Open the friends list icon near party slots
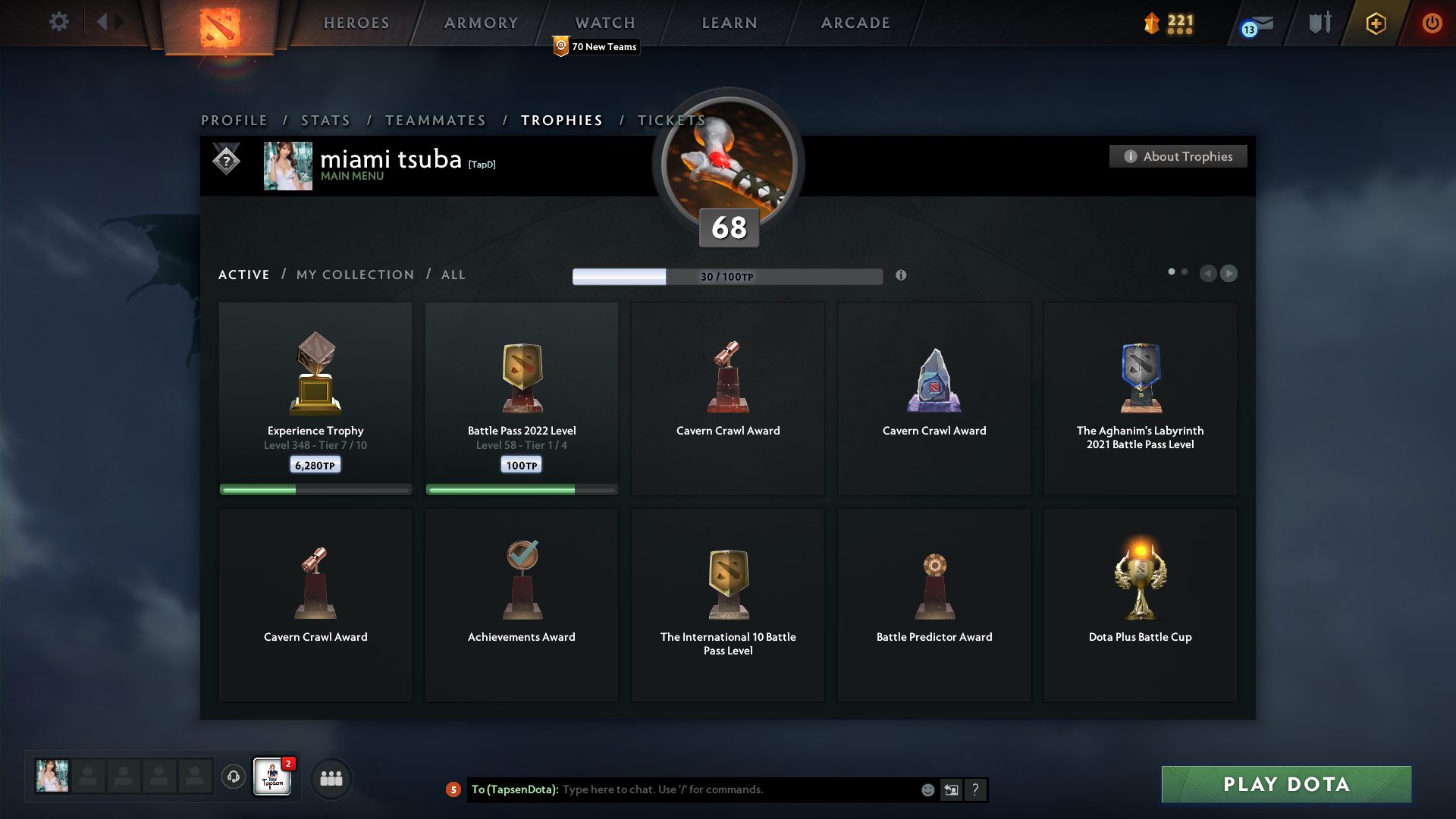 coord(331,779)
